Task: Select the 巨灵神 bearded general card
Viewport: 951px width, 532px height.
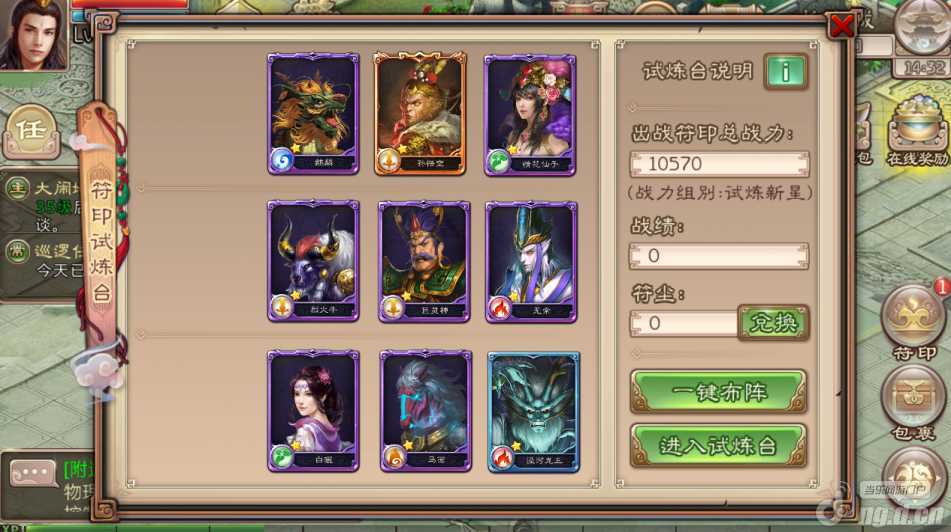Action: coord(423,260)
